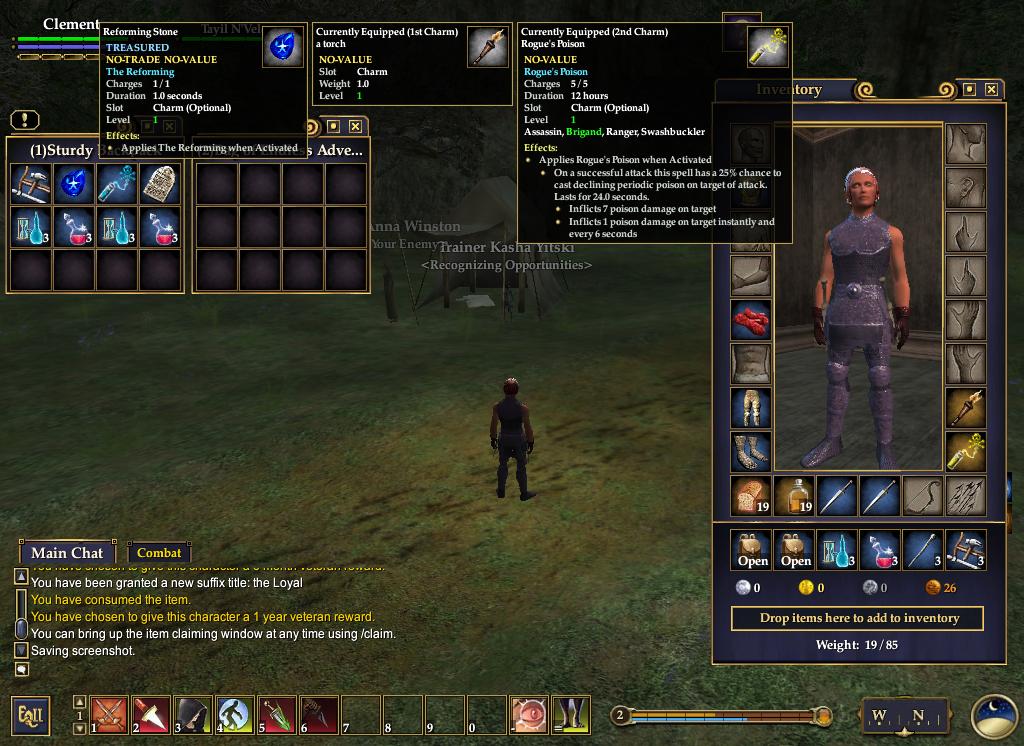Switch to the Combat chat tab
Viewport: 1024px width, 746px height.
[x=159, y=553]
